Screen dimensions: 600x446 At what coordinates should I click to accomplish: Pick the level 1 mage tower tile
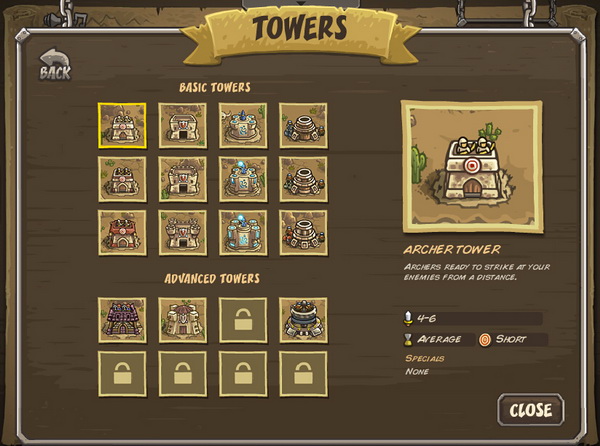click(x=243, y=126)
